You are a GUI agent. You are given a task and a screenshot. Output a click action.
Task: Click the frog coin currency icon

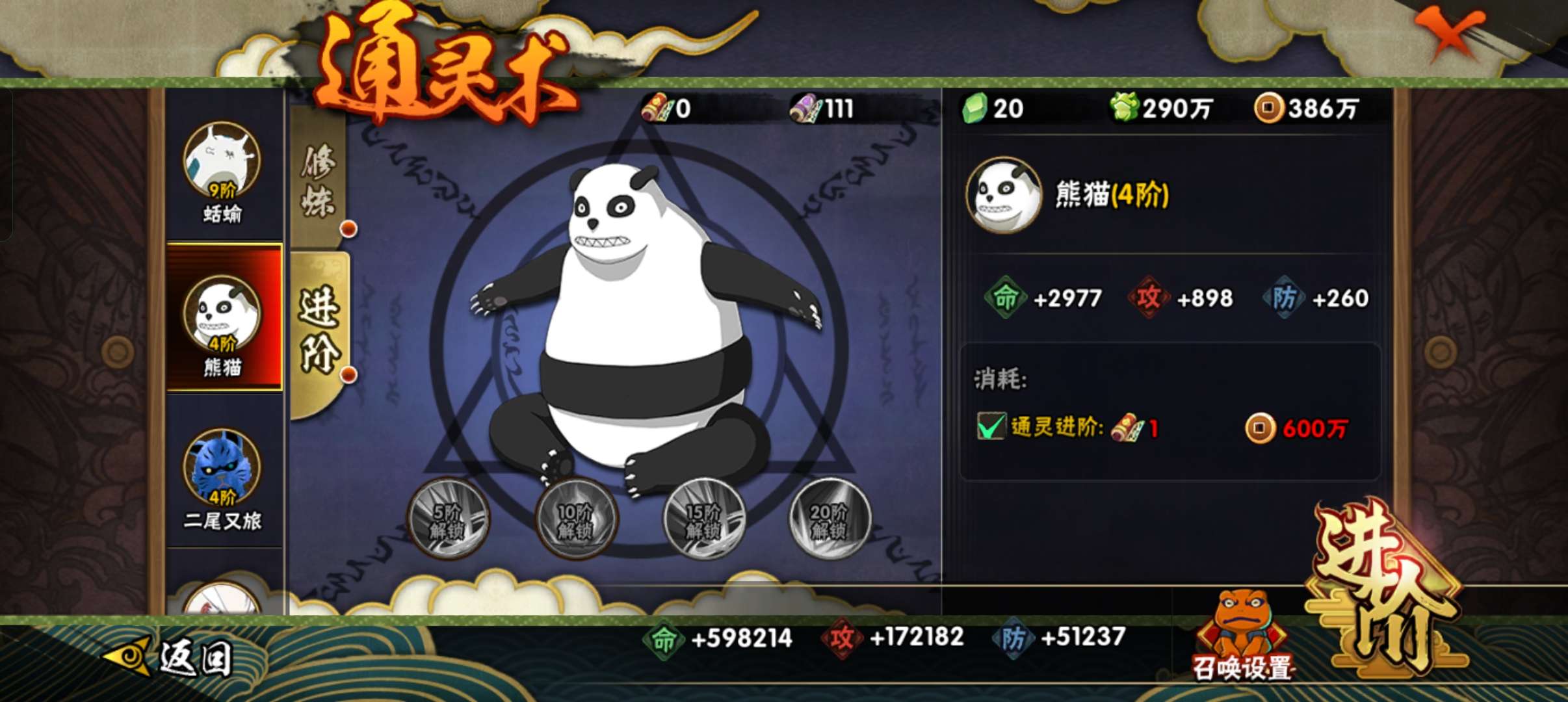[1124, 109]
